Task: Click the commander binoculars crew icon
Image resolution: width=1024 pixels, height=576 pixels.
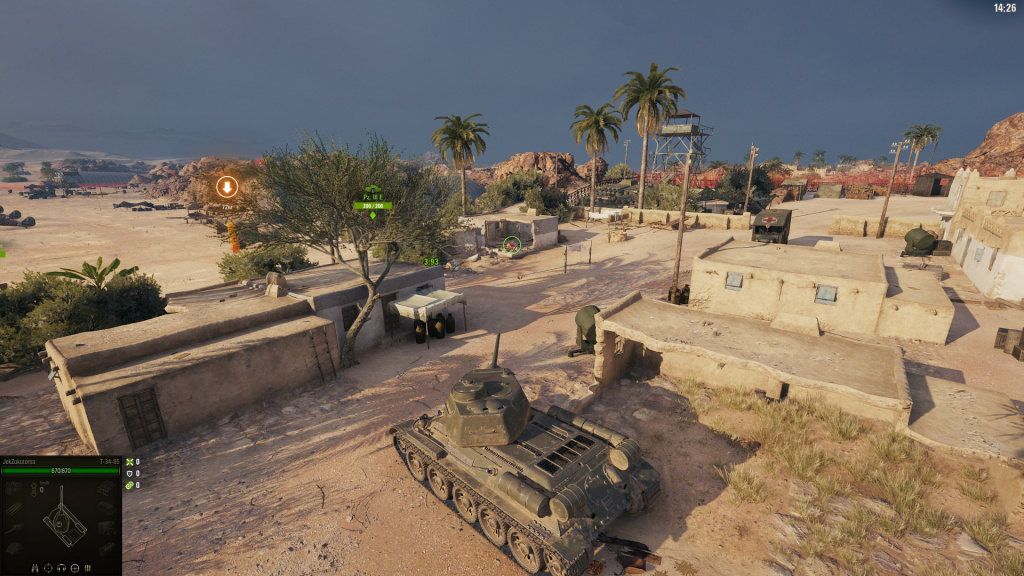Action: (35, 568)
